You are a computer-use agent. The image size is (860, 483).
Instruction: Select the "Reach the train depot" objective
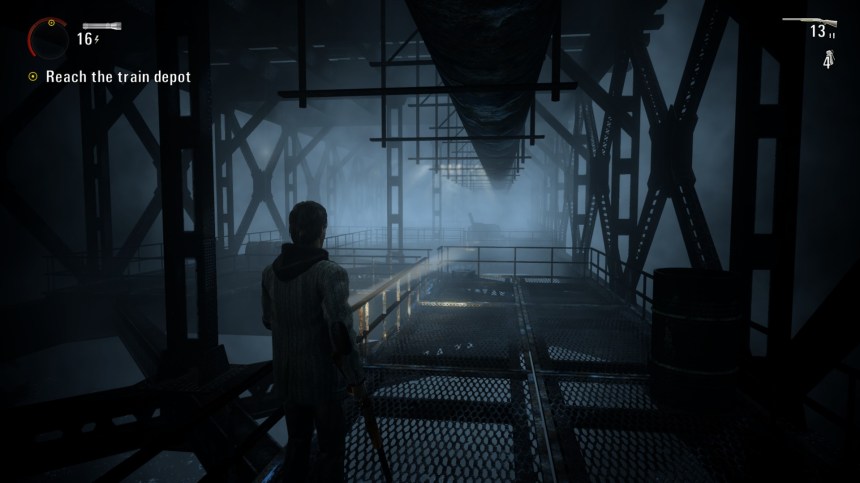[117, 76]
